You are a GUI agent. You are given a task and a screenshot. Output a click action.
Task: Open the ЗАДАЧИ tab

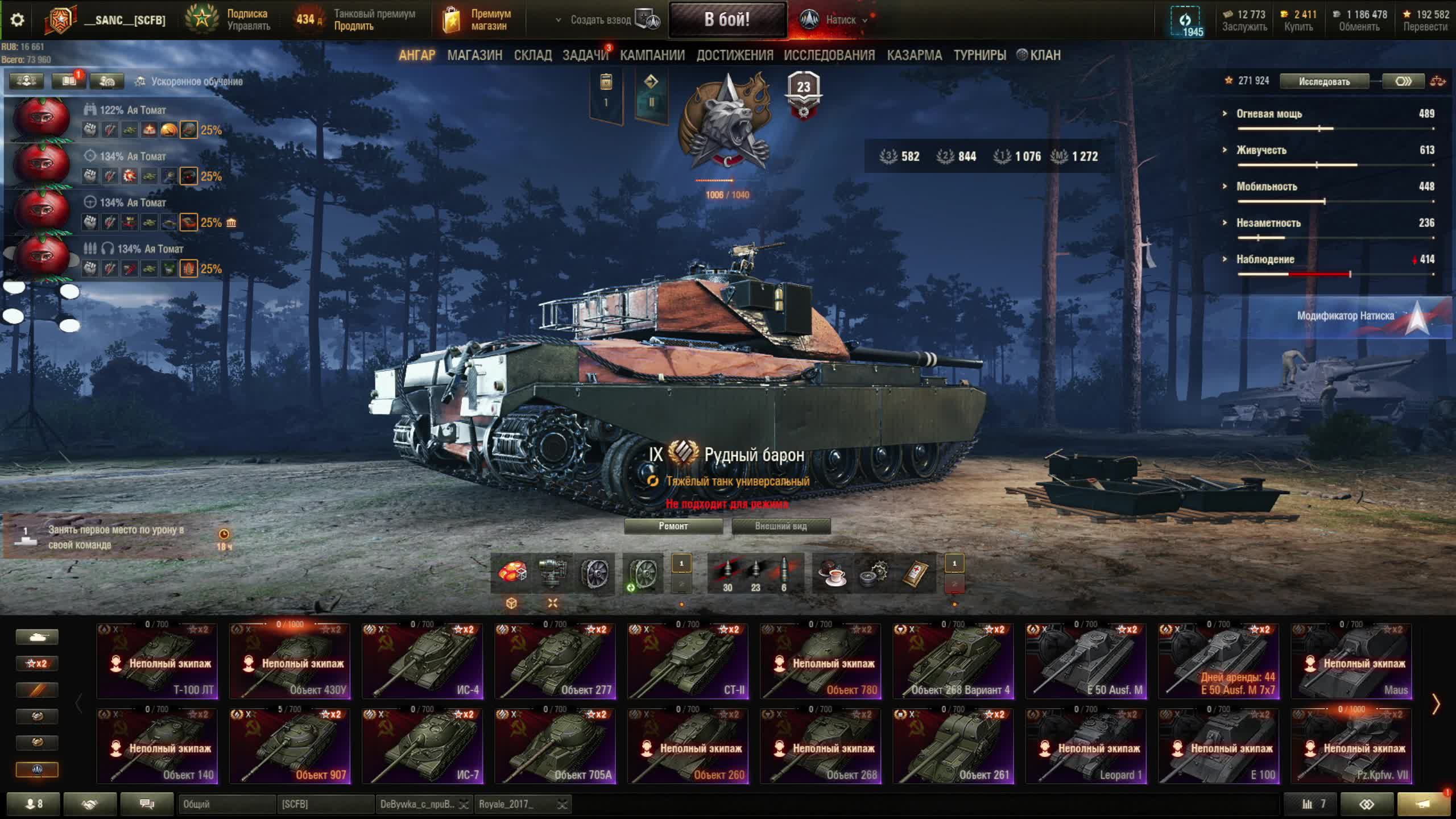point(585,55)
